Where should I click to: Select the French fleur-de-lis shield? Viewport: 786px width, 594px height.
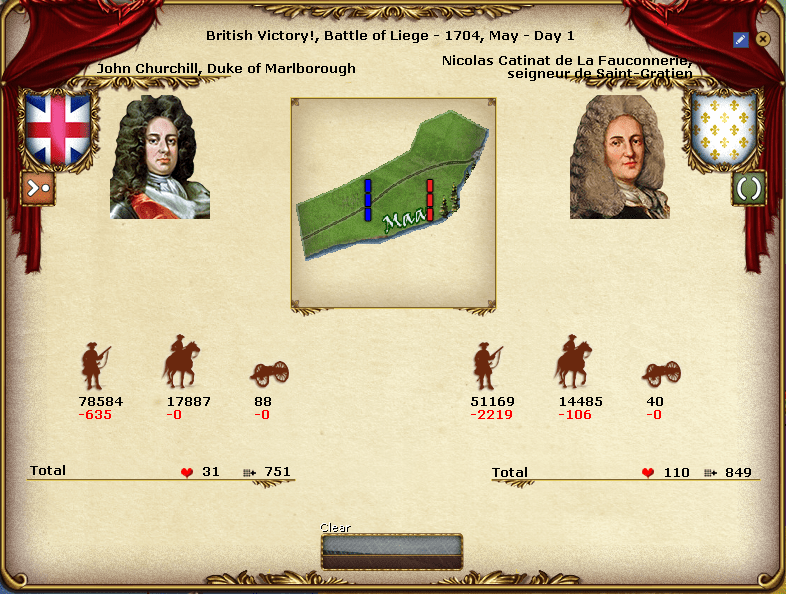coord(724,127)
